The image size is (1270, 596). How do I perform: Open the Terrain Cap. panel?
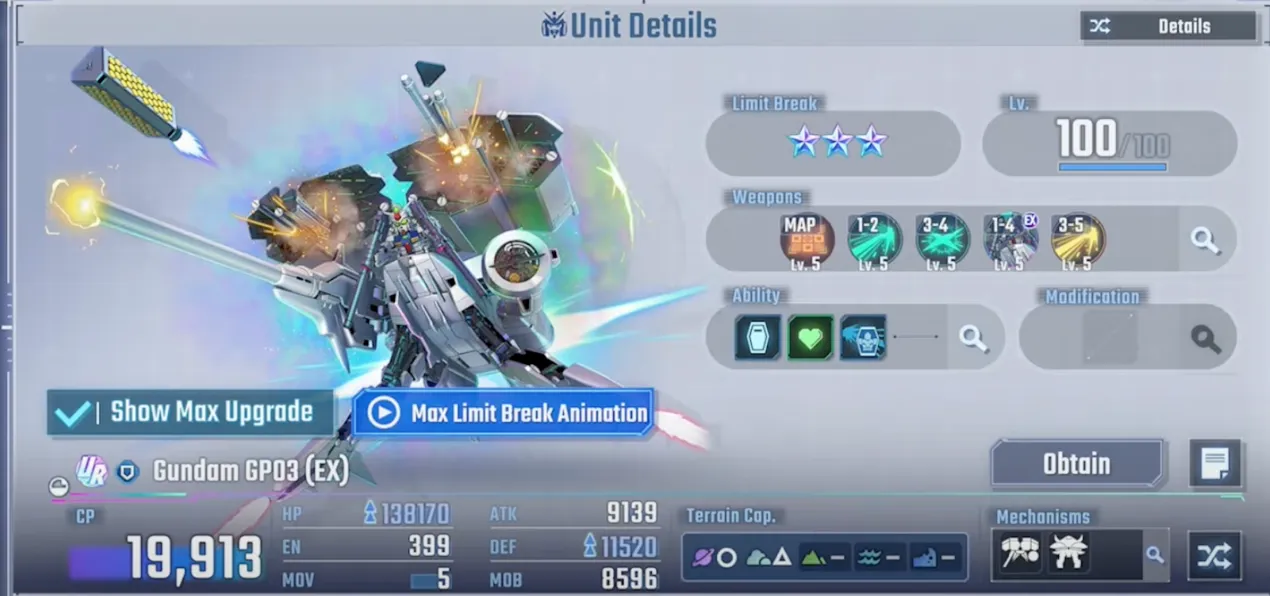pyautogui.click(x=824, y=557)
